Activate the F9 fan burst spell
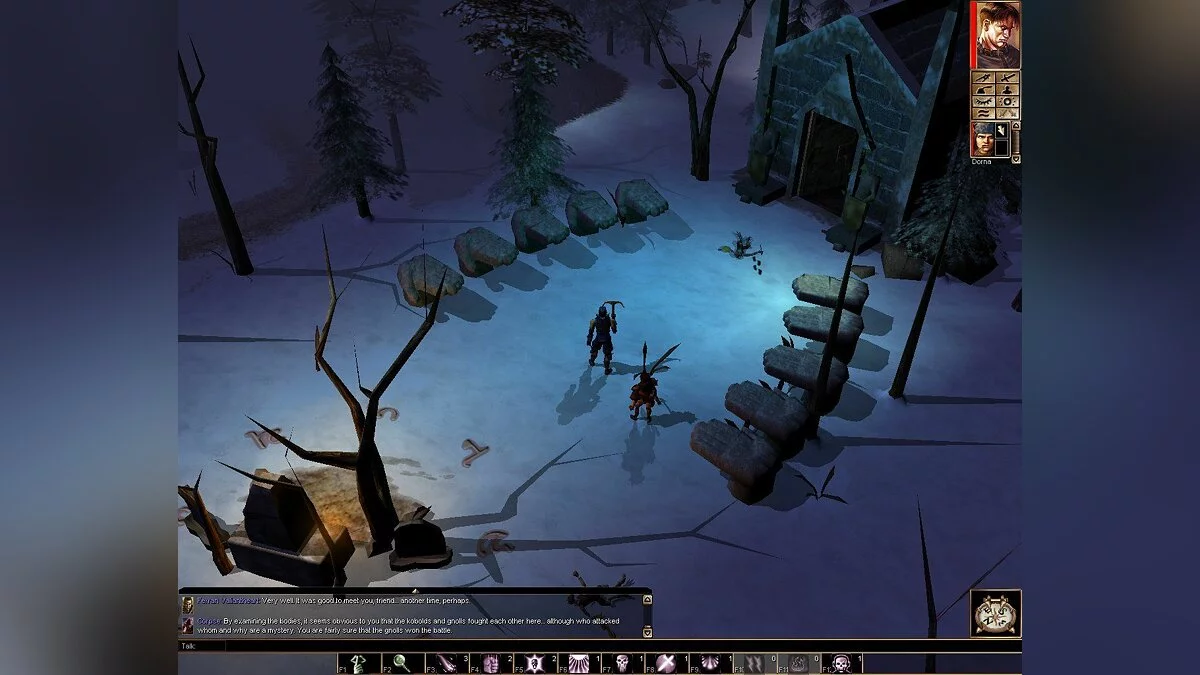1200x675 pixels. (x=709, y=663)
